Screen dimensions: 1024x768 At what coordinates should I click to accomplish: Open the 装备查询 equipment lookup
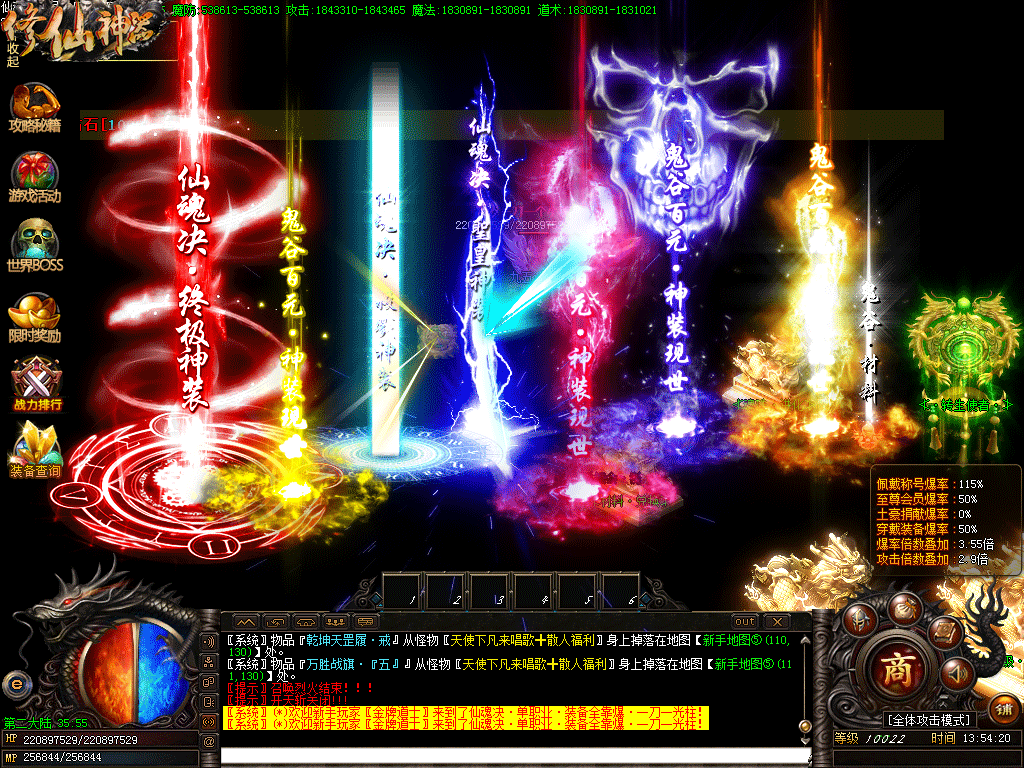(34, 449)
